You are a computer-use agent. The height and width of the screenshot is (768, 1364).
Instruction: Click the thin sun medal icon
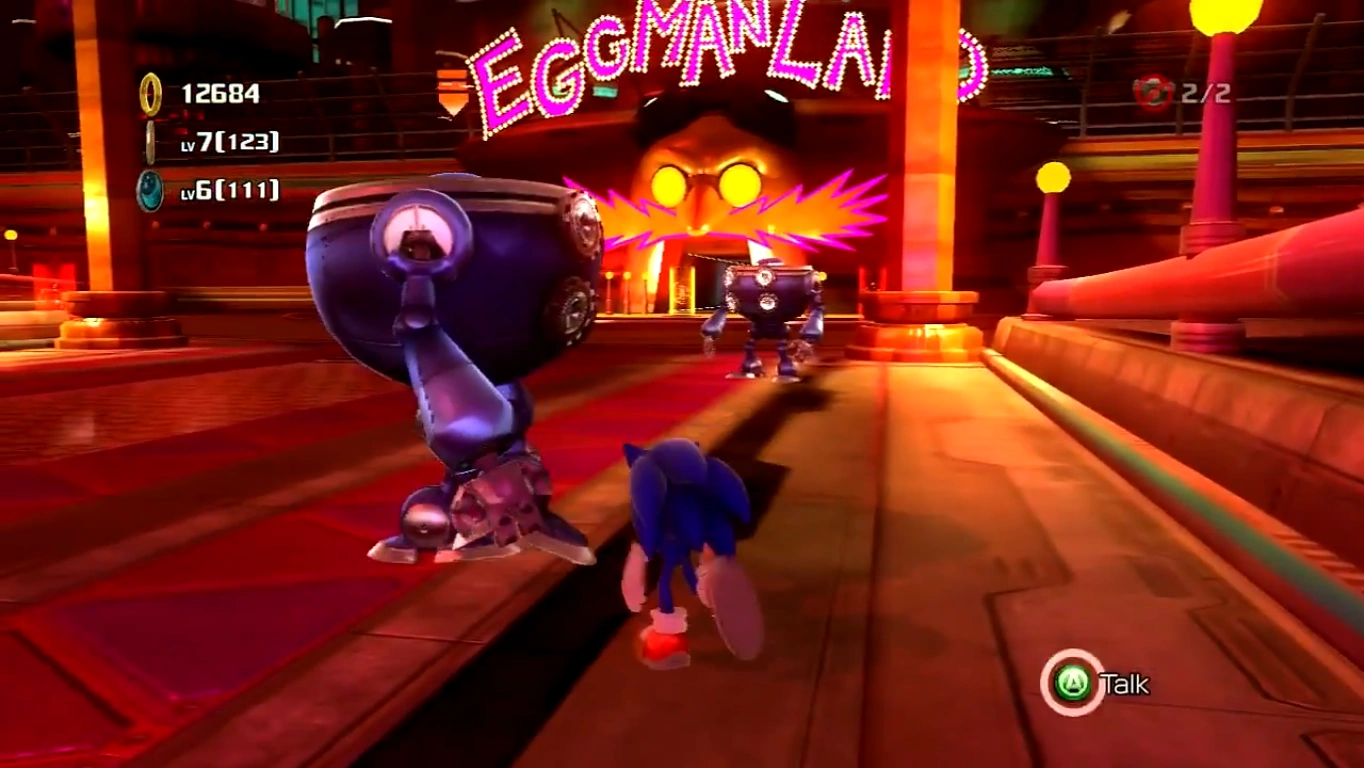tap(150, 142)
